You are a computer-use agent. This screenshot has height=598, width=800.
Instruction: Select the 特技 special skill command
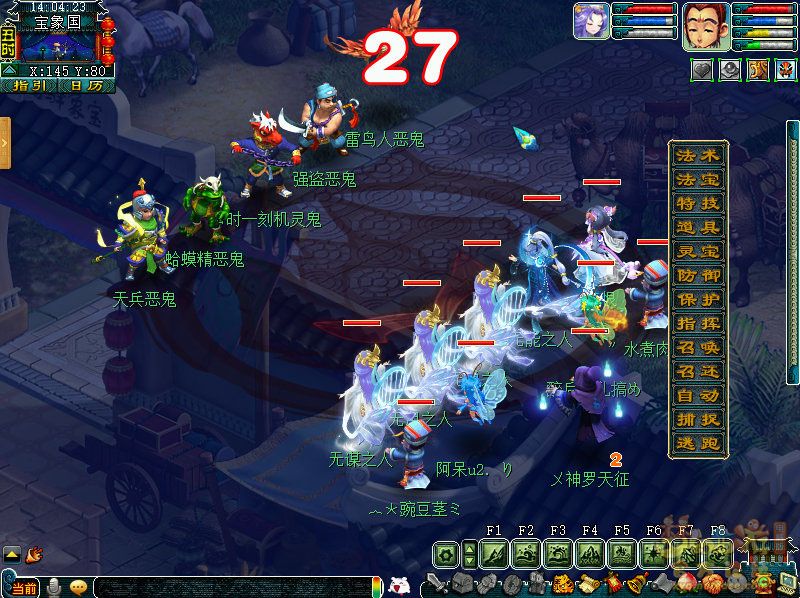click(x=698, y=204)
